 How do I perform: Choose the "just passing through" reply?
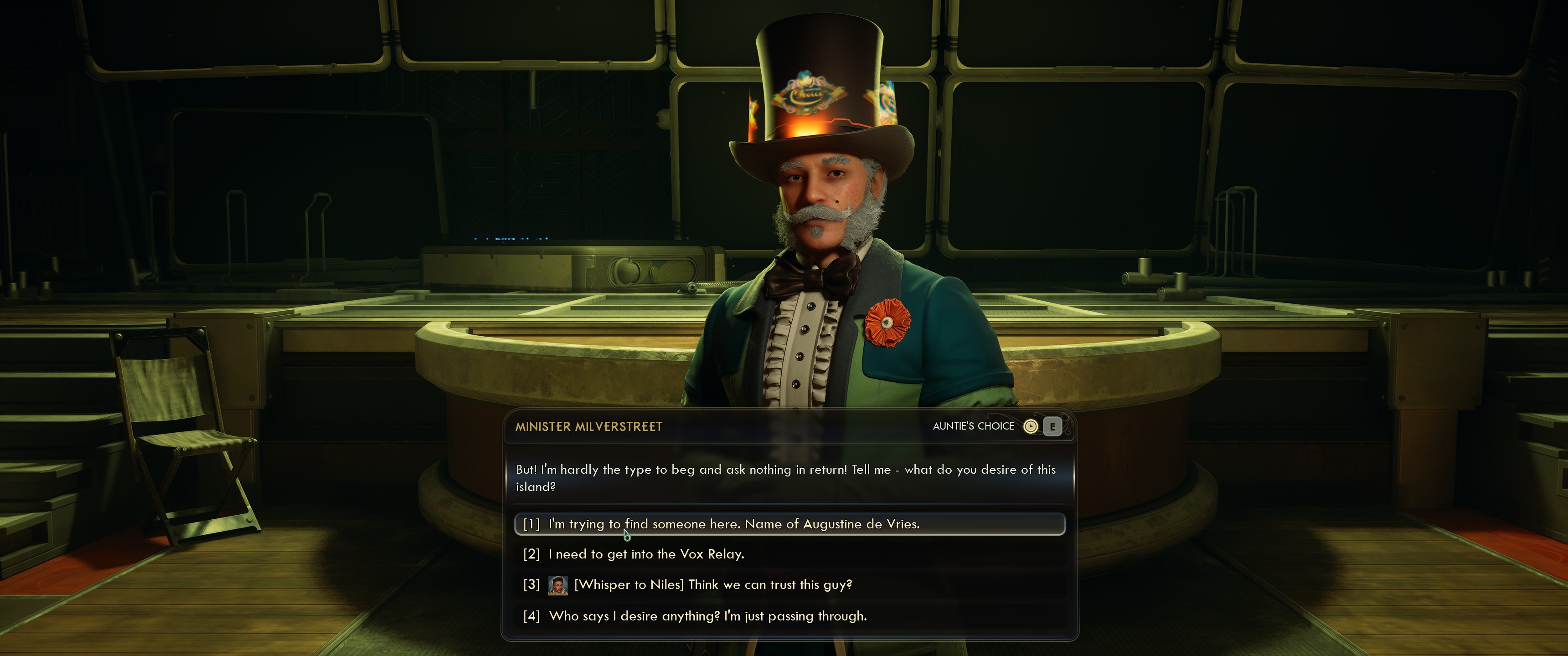pos(707,616)
